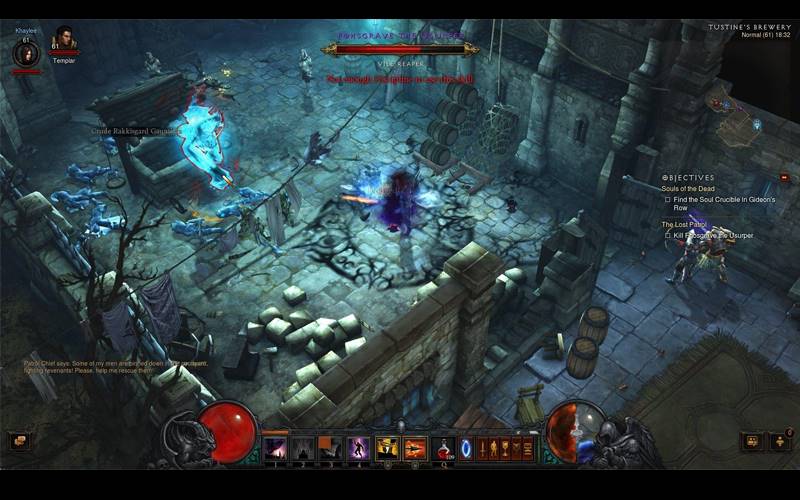Activate the skill in hotbar slot 3
800x500 pixels.
click(331, 448)
